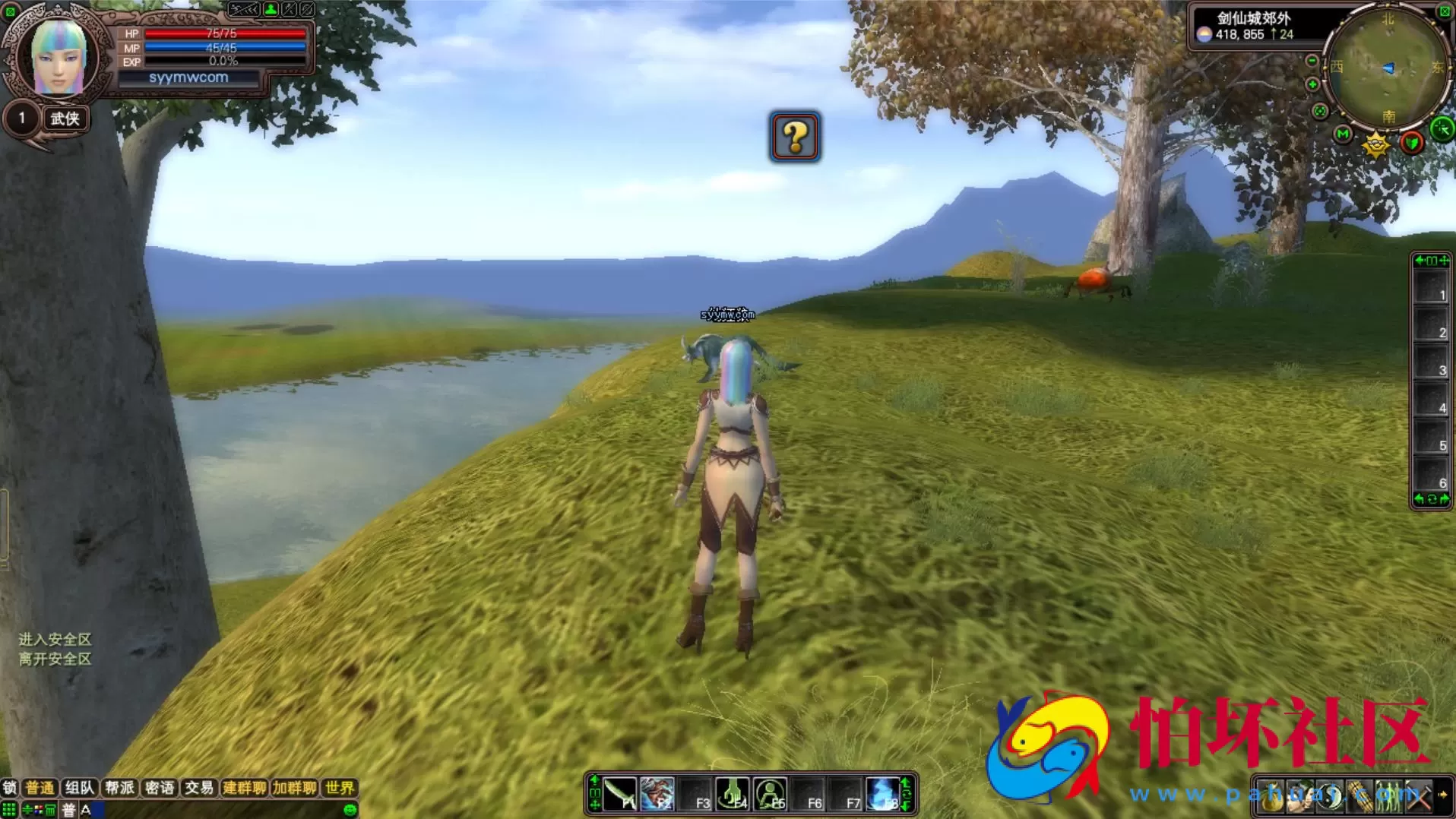Click the player portrait avatar

[x=59, y=58]
